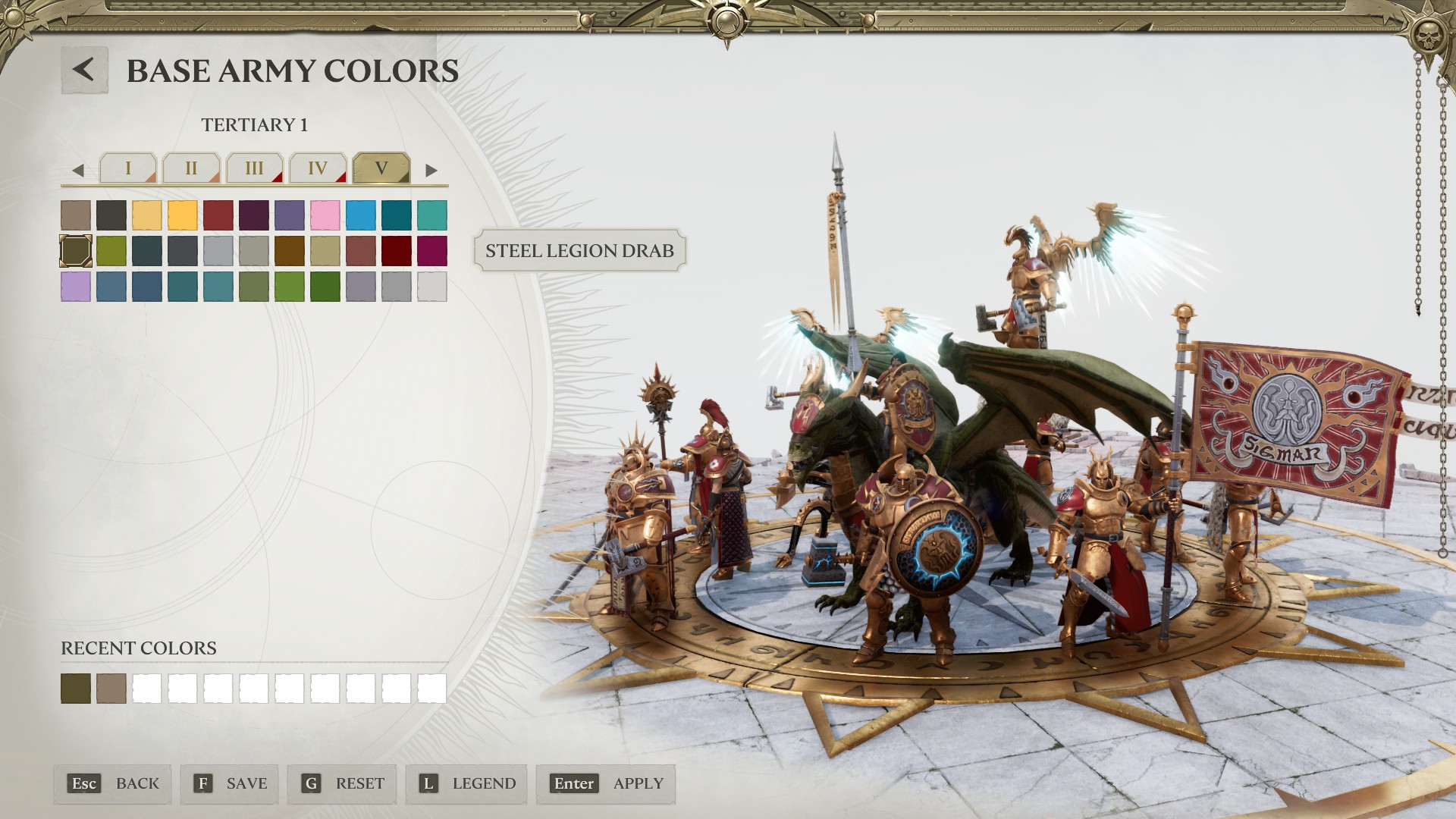Go back using the arrow button
The height and width of the screenshot is (819, 1456).
(x=84, y=70)
